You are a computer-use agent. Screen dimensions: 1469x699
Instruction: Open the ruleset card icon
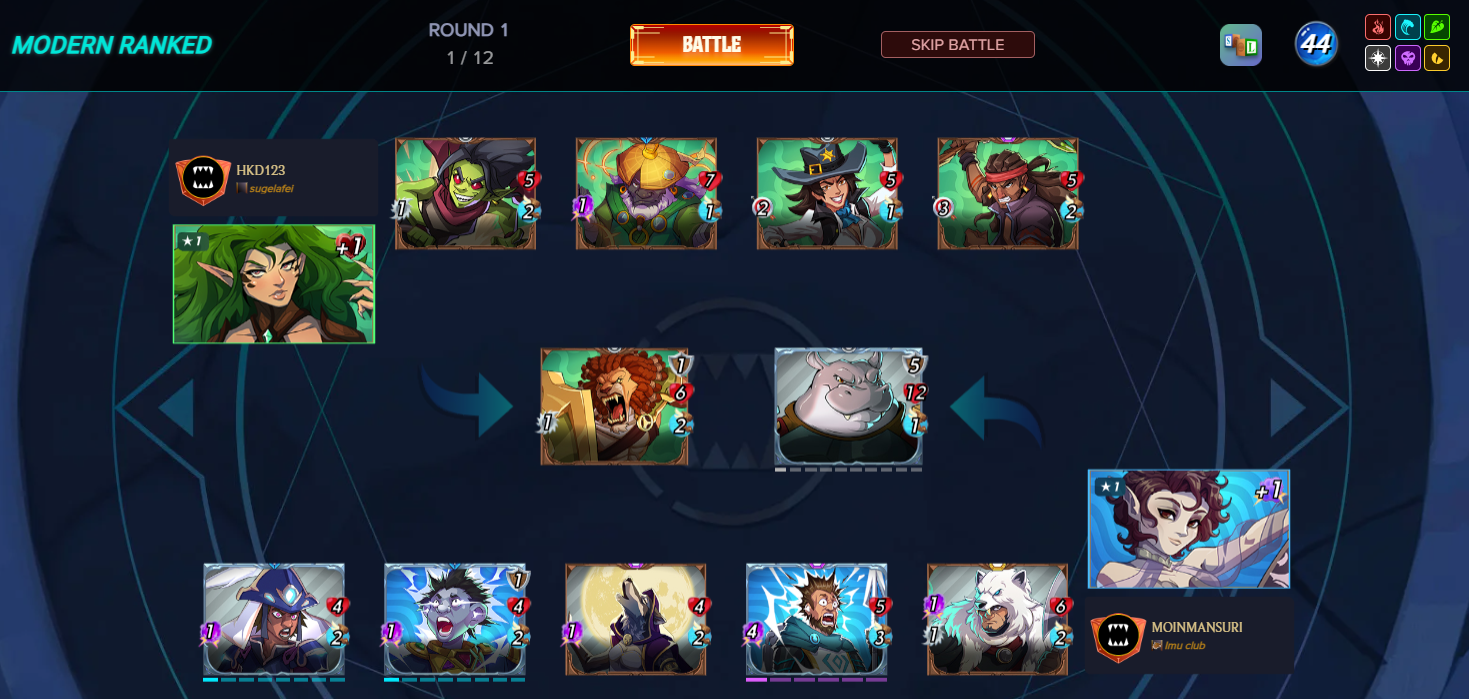pyautogui.click(x=1240, y=45)
